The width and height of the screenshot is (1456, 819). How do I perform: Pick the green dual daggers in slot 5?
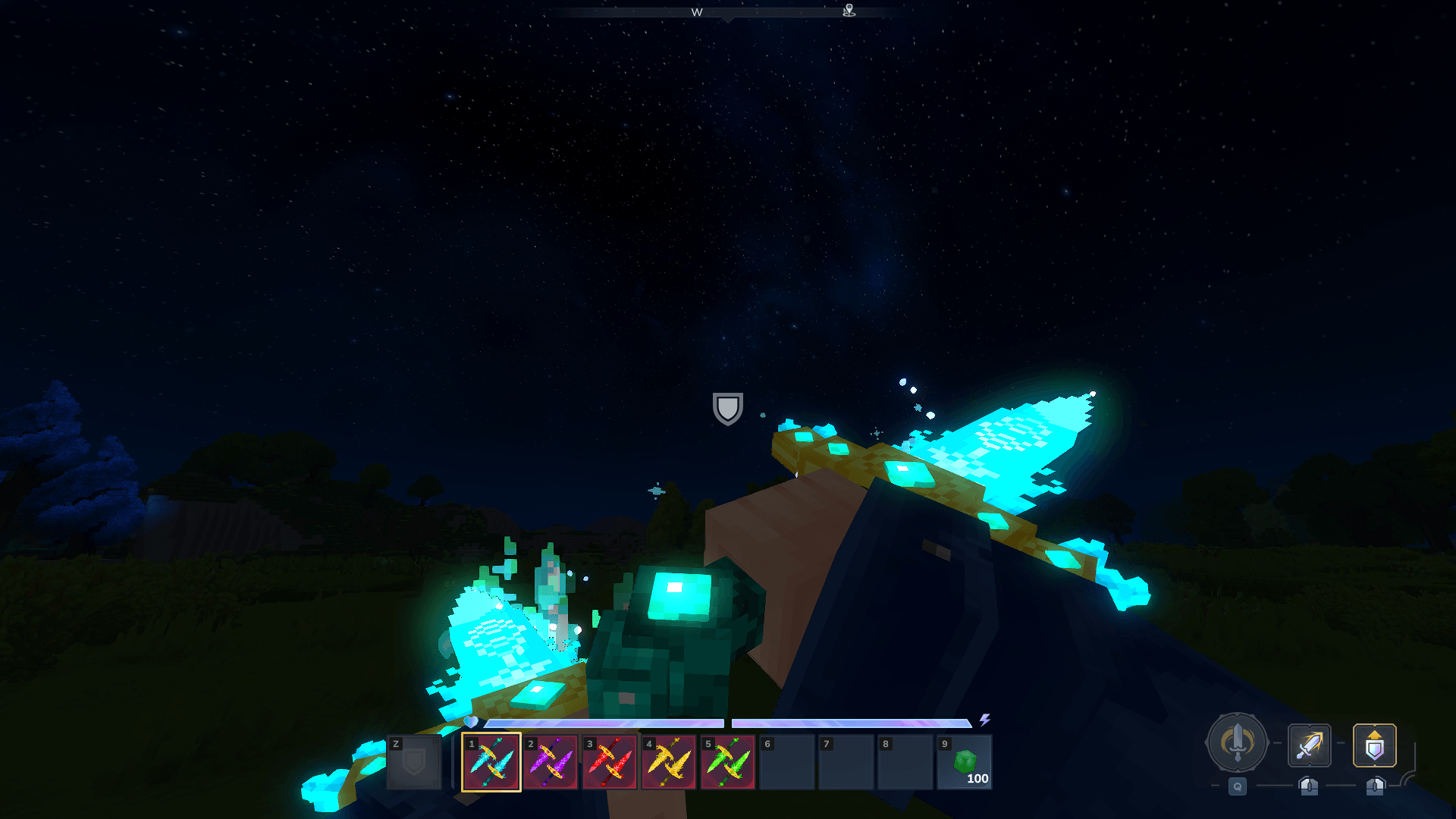728,761
